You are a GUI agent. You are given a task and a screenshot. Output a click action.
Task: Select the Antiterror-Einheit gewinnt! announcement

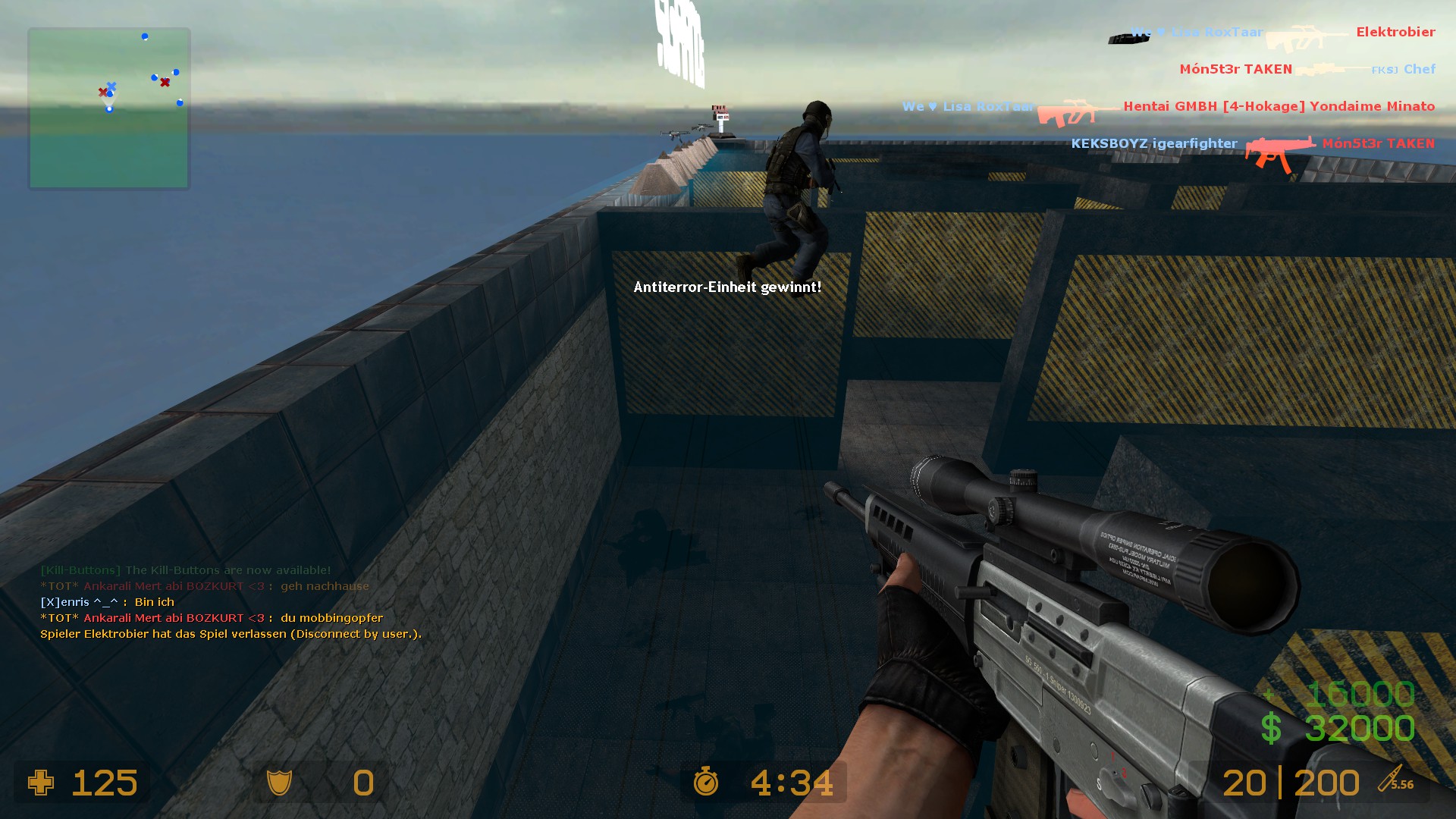tap(727, 287)
